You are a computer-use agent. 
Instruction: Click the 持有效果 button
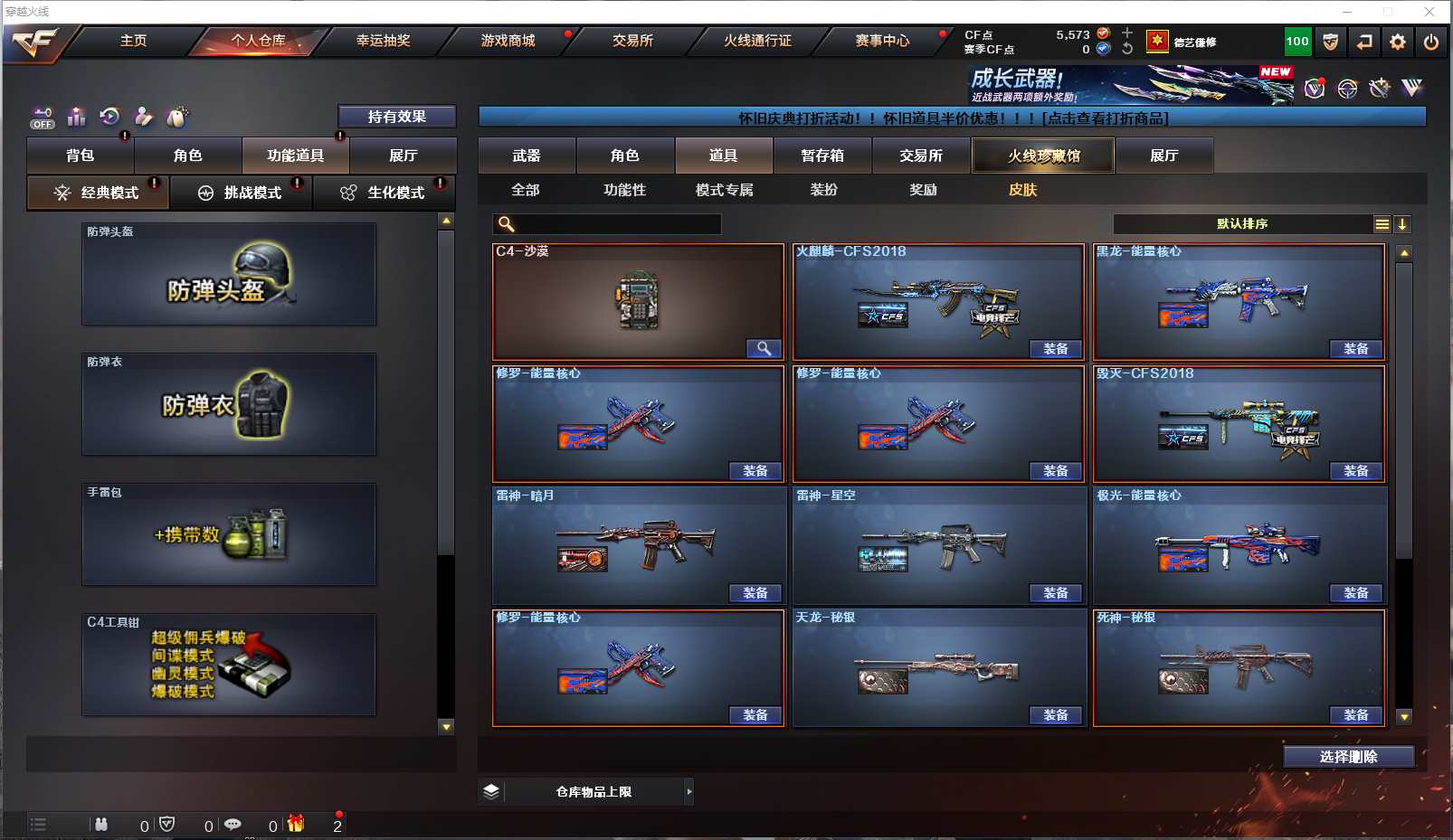396,117
